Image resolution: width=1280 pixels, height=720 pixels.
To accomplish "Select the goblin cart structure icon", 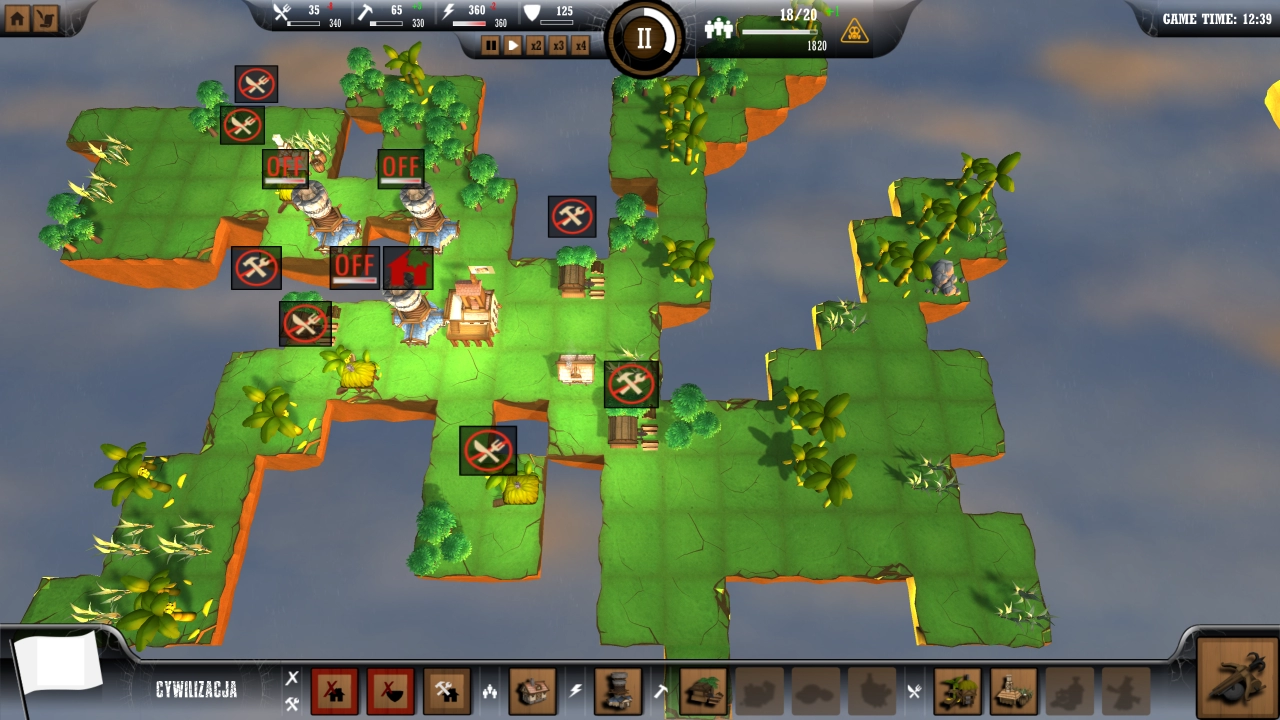I will 957,692.
